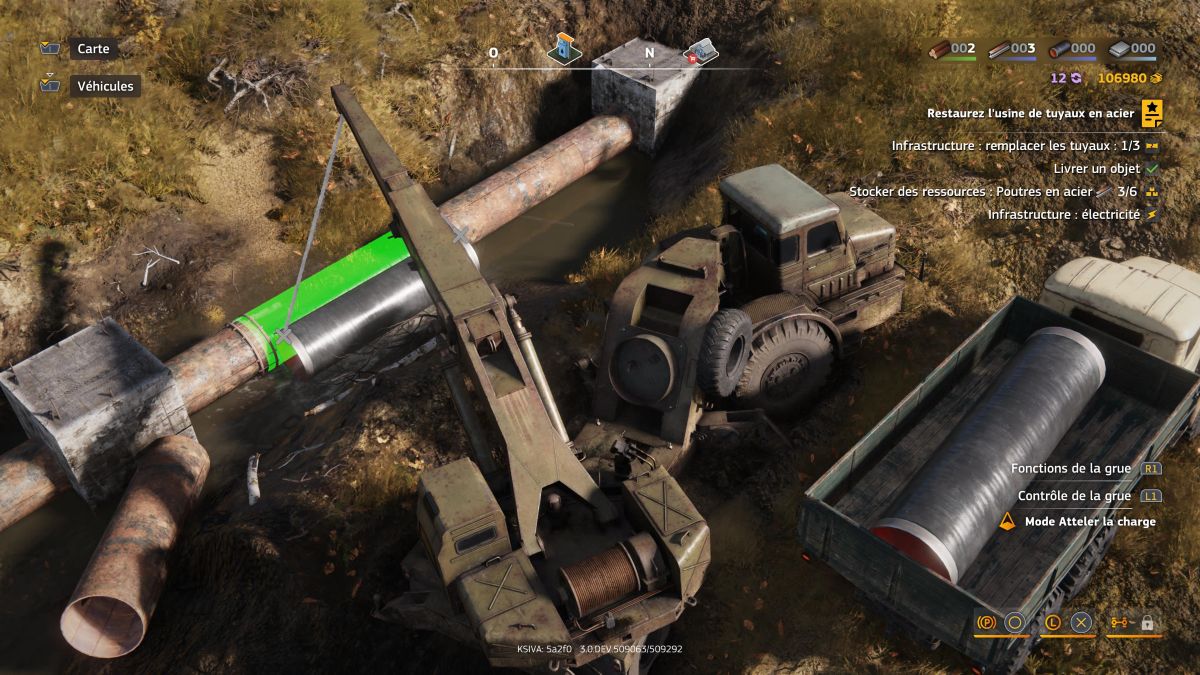Toggle the low gear (L) icon
The width and height of the screenshot is (1200, 675).
[x=1052, y=623]
